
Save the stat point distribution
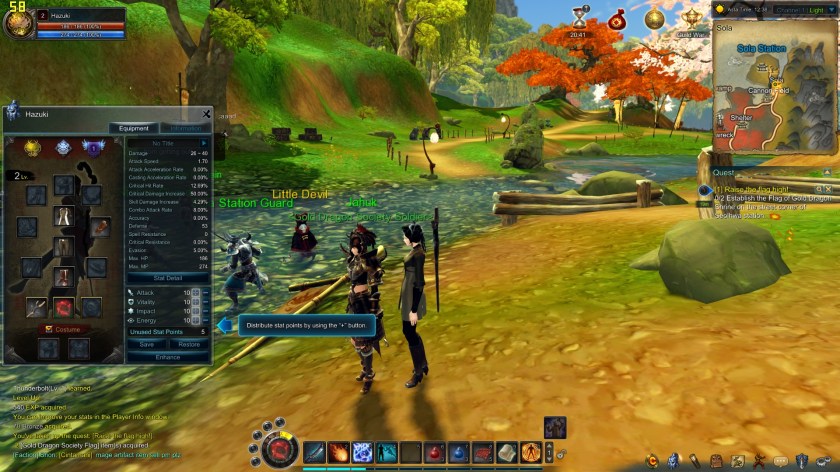click(x=146, y=344)
